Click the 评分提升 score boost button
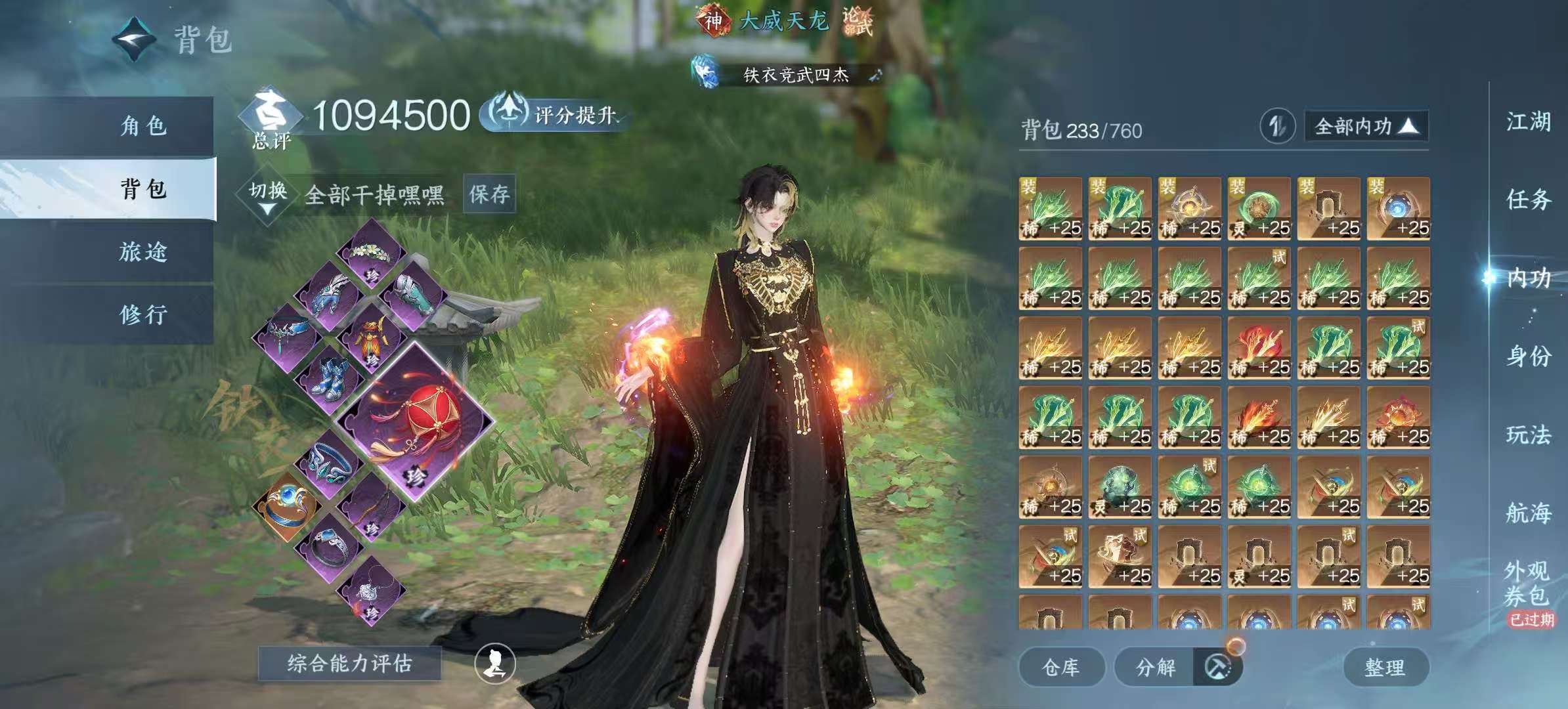The image size is (1568, 709). pos(555,115)
